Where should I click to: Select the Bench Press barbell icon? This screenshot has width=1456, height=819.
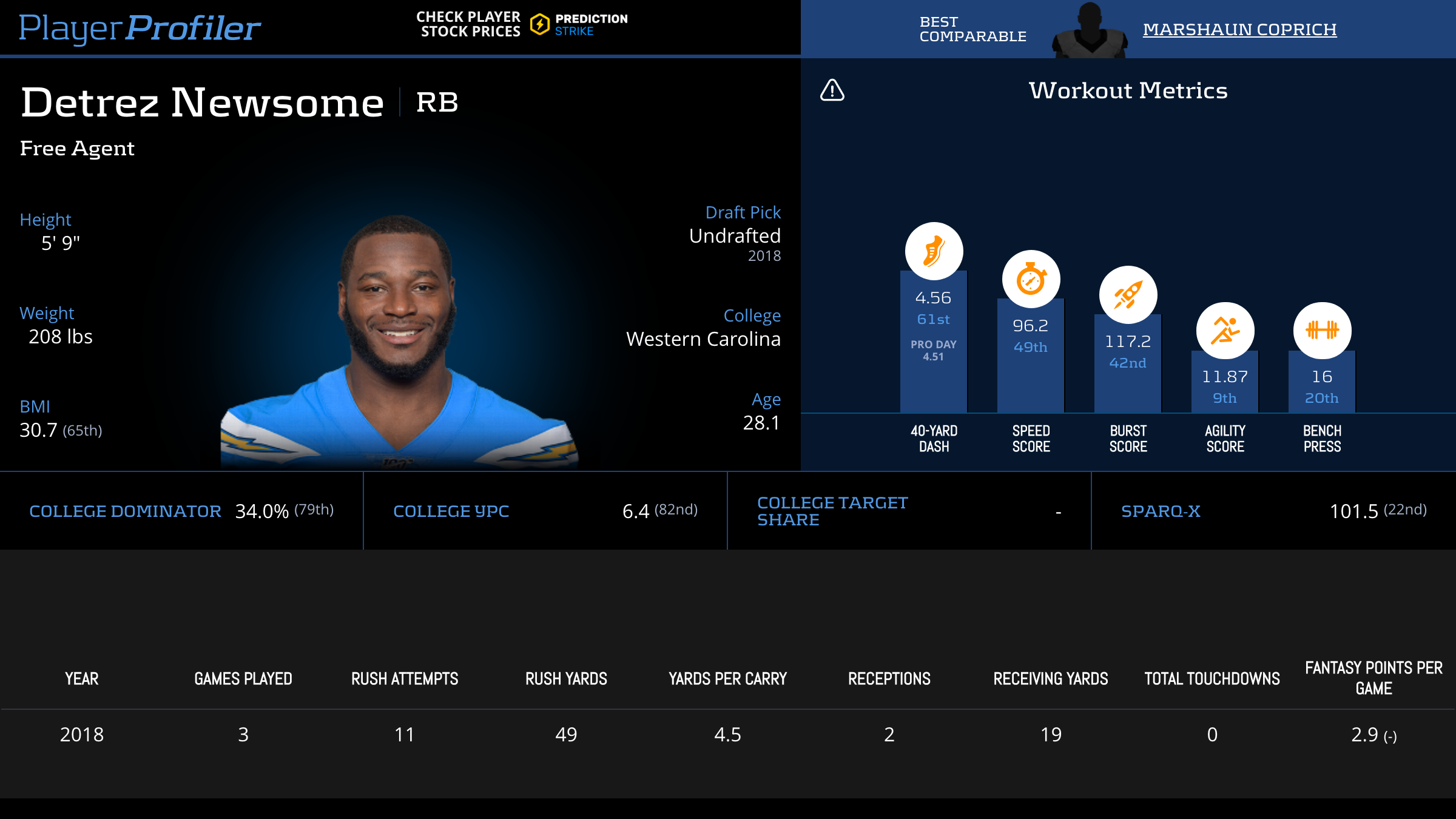tap(1322, 331)
